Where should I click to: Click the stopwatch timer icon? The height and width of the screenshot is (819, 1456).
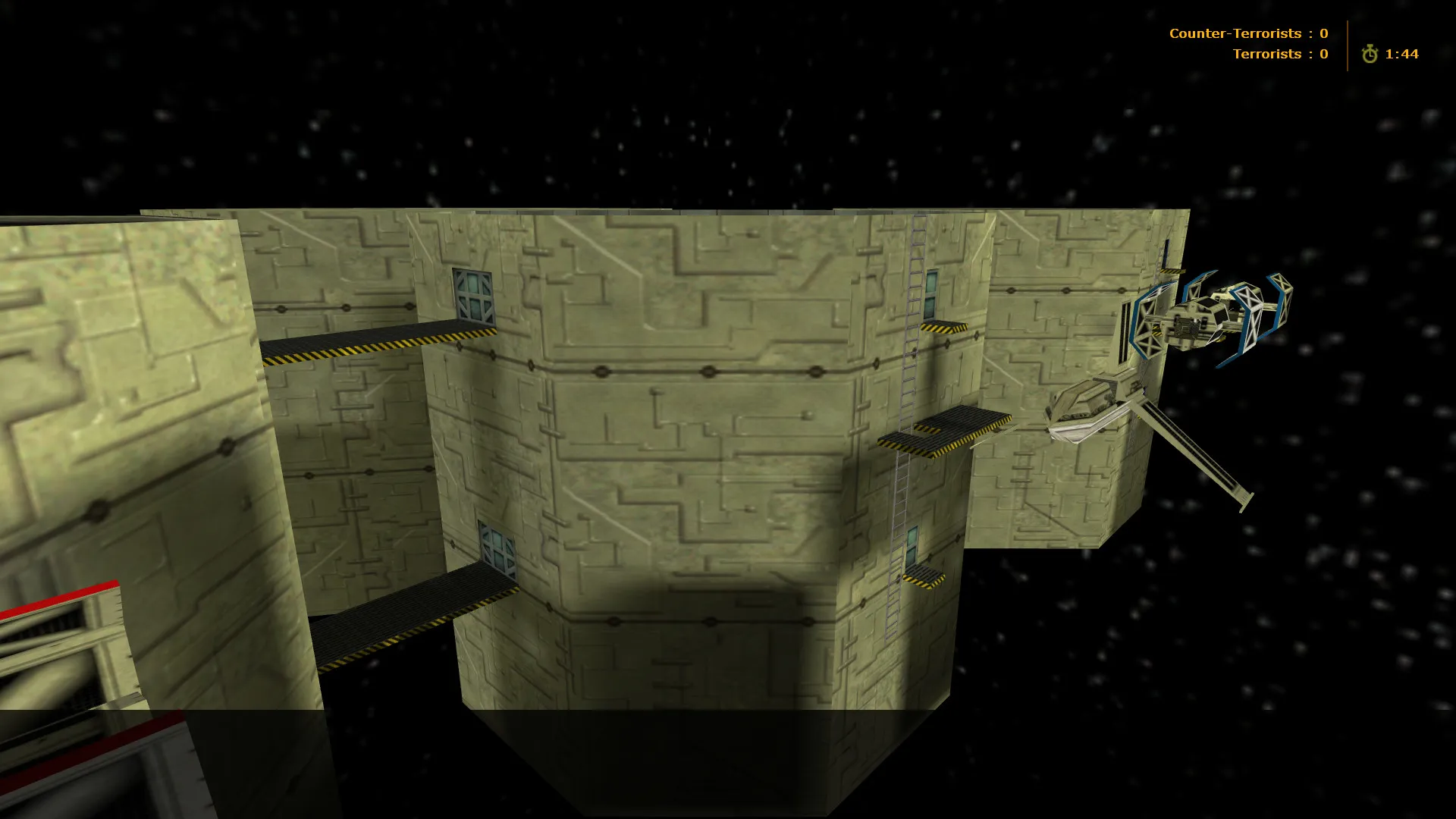click(1370, 55)
